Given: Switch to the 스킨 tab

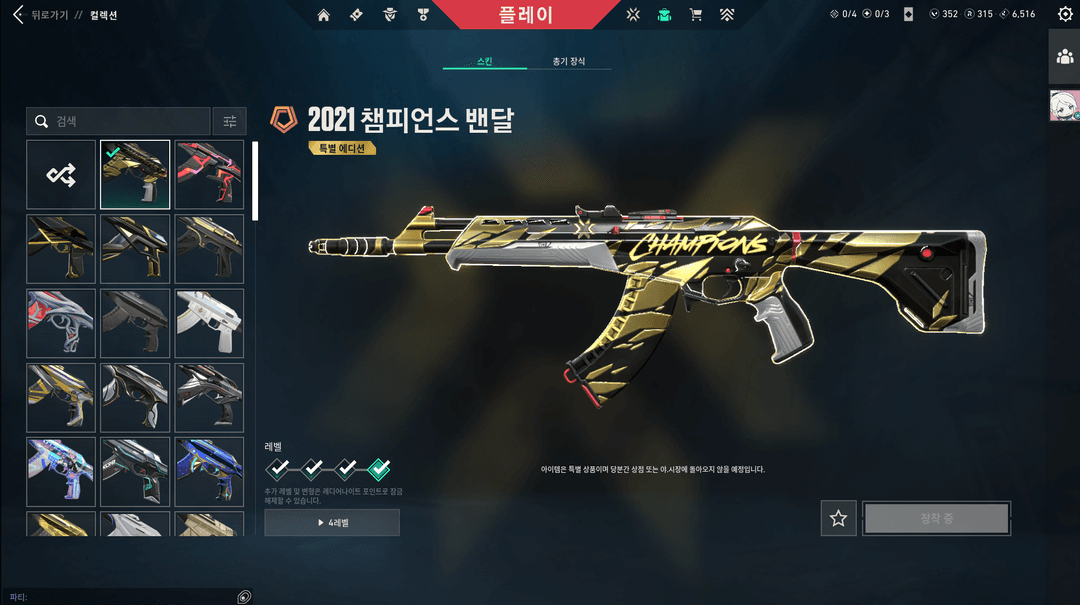Looking at the screenshot, I should (485, 61).
